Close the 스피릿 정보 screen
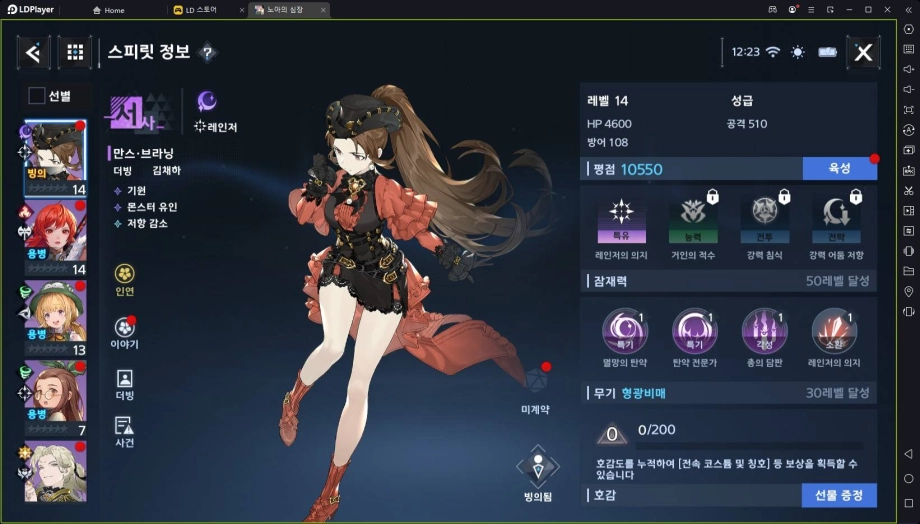Screen dimensions: 920x524 [x=863, y=53]
